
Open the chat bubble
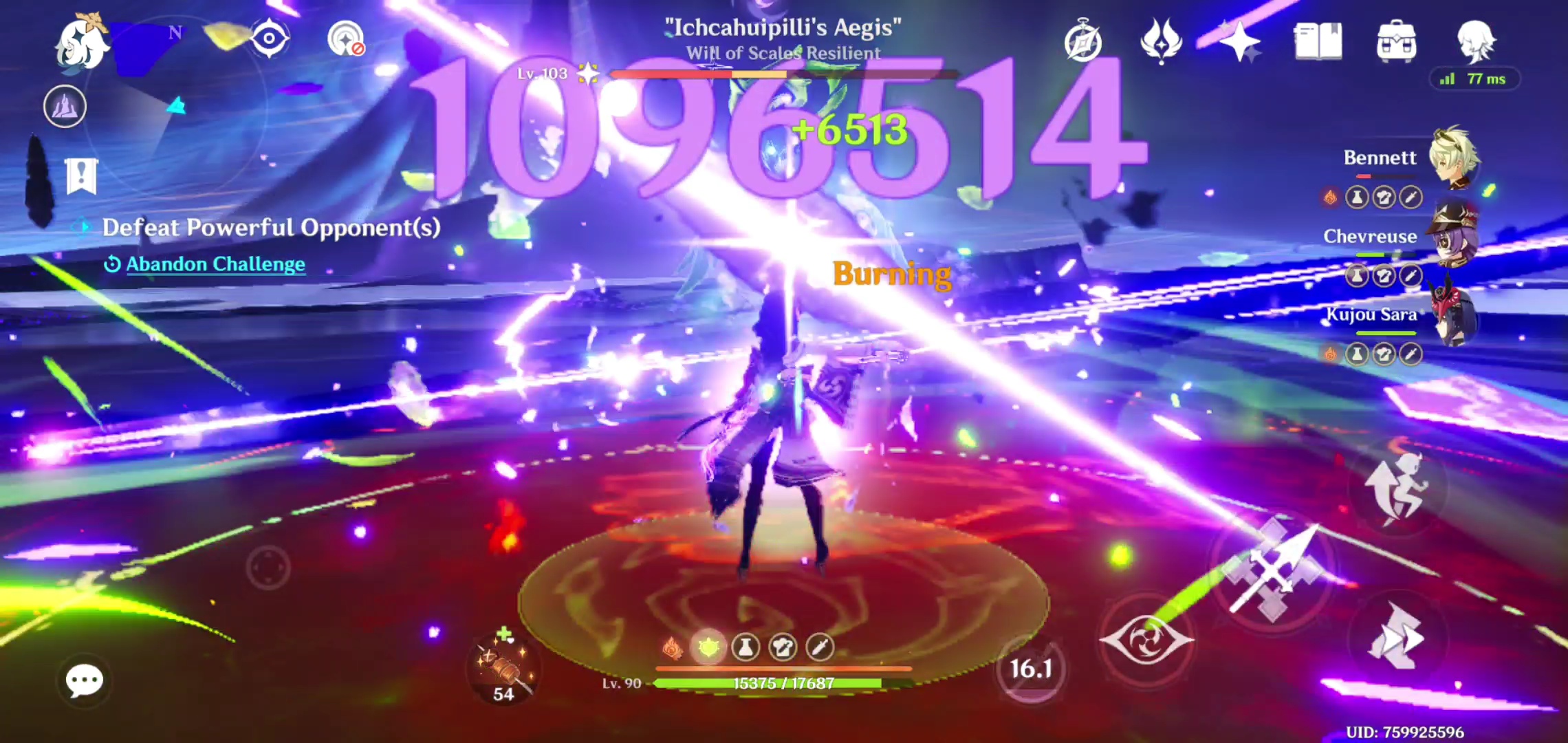point(85,680)
